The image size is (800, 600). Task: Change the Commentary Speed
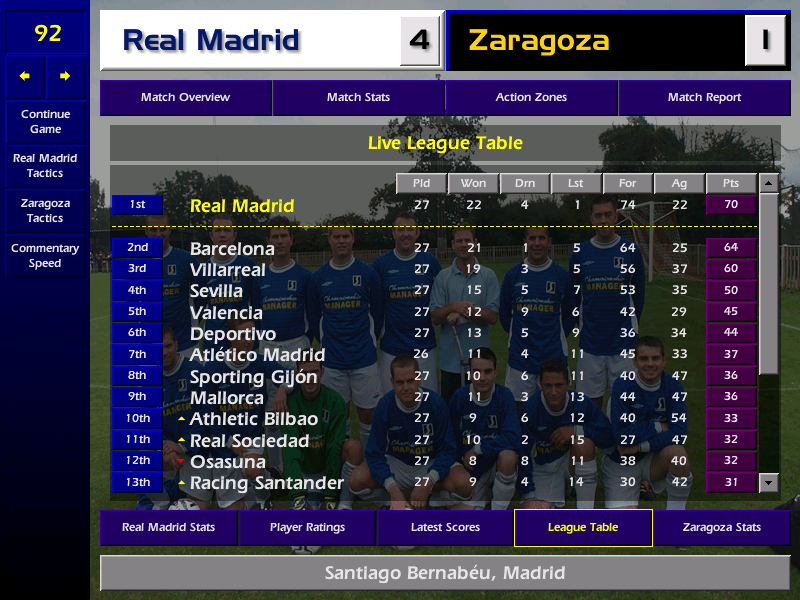[x=45, y=255]
